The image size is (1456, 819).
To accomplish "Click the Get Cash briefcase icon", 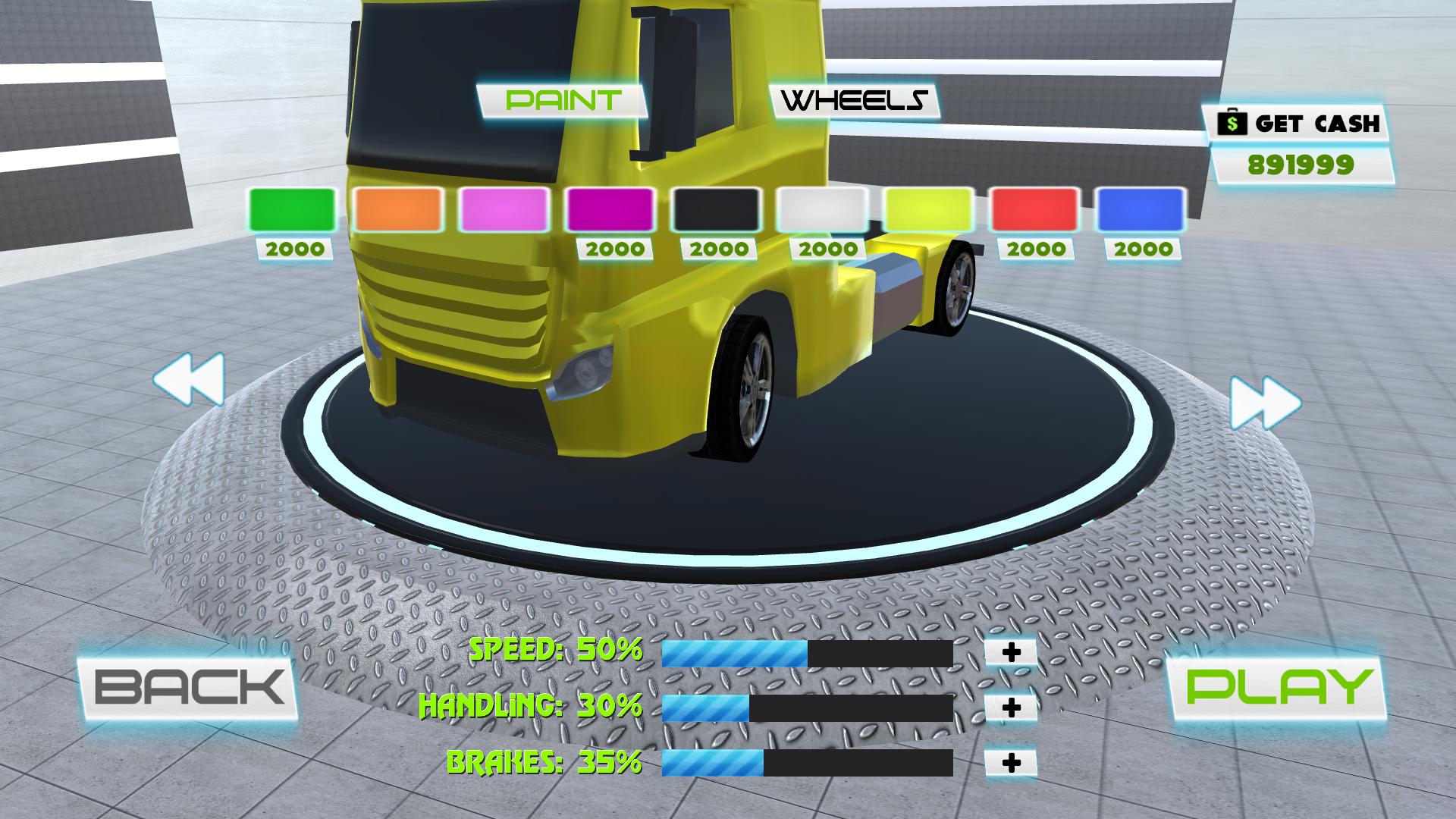I will 1233,121.
